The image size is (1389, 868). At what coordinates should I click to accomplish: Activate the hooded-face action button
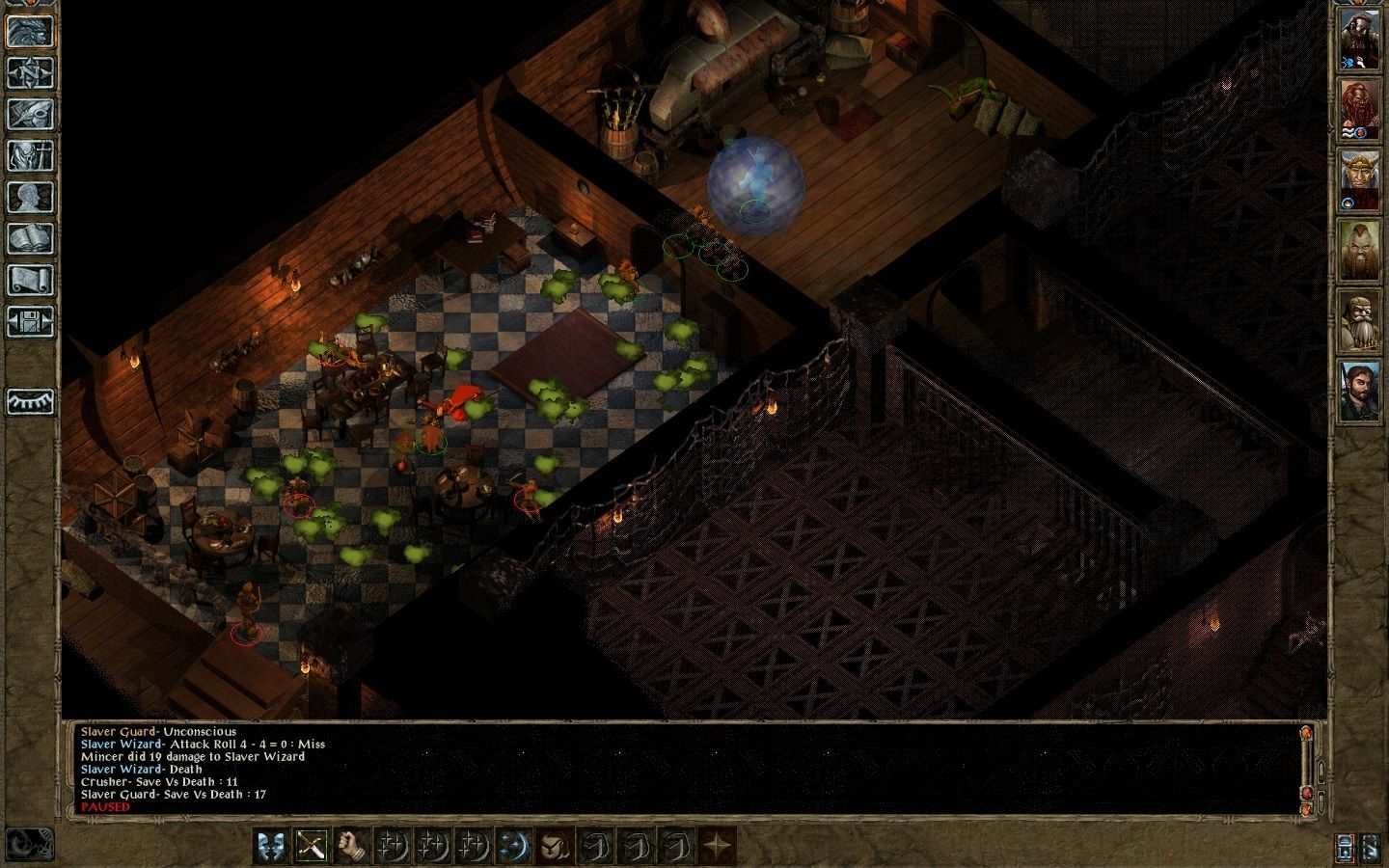(555, 846)
